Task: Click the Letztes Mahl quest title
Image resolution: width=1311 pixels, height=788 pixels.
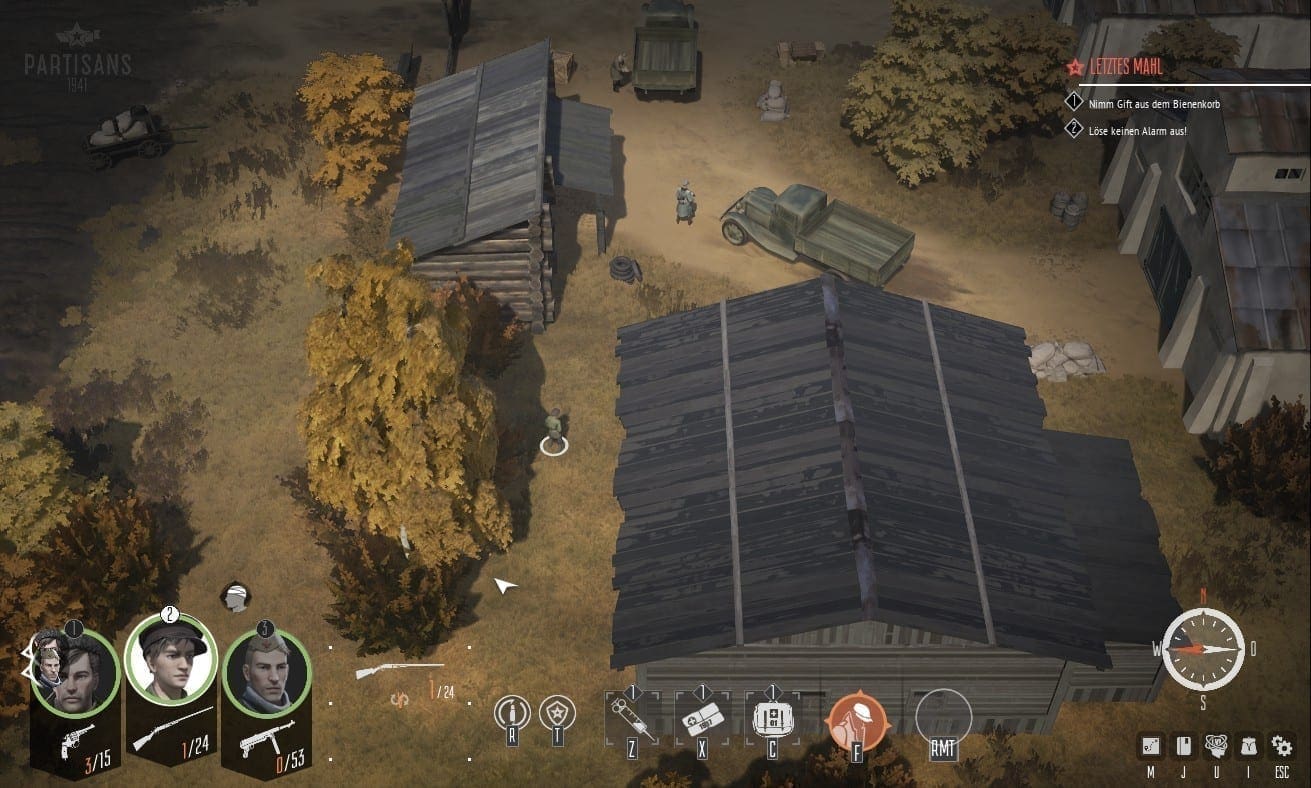Action: 1126,67
